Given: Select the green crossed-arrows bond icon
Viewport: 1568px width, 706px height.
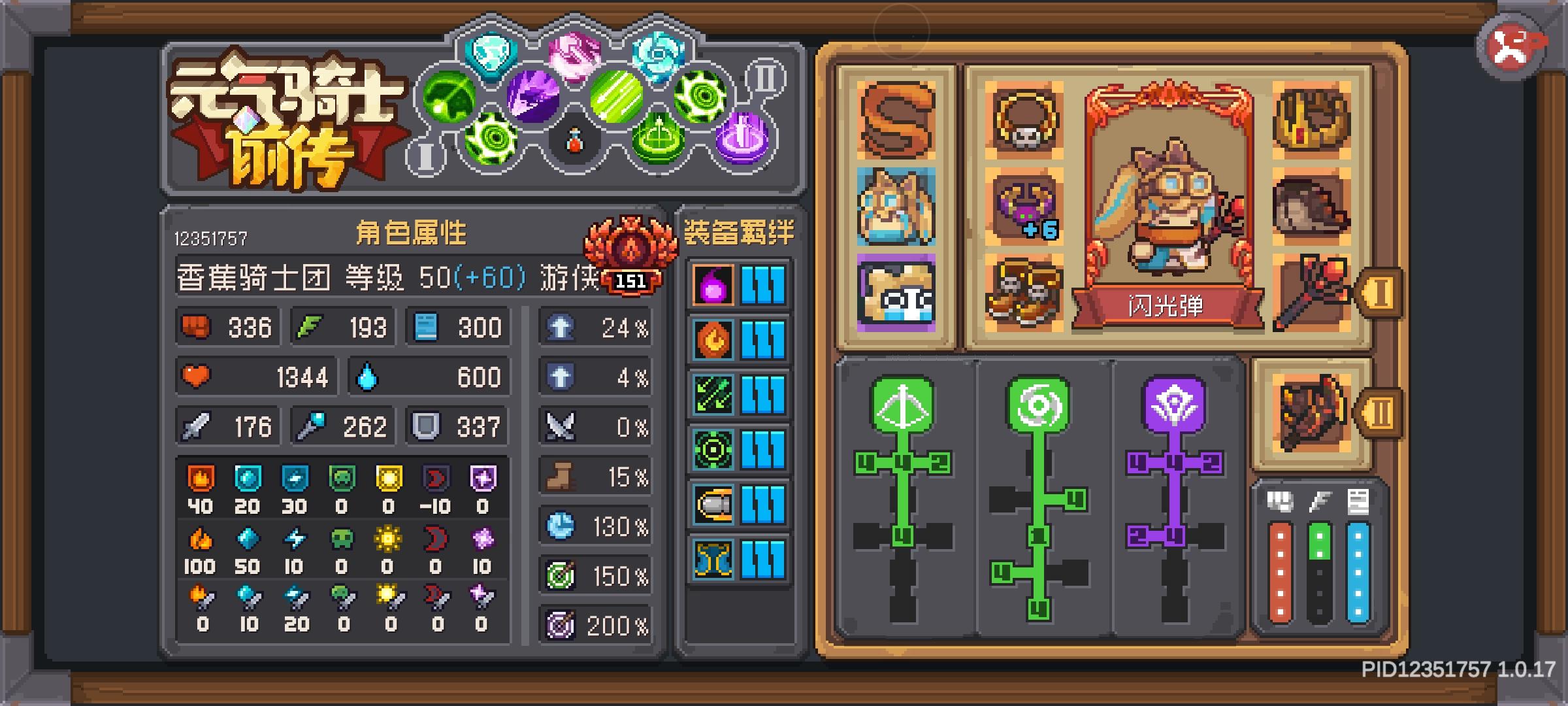Looking at the screenshot, I should [712, 392].
